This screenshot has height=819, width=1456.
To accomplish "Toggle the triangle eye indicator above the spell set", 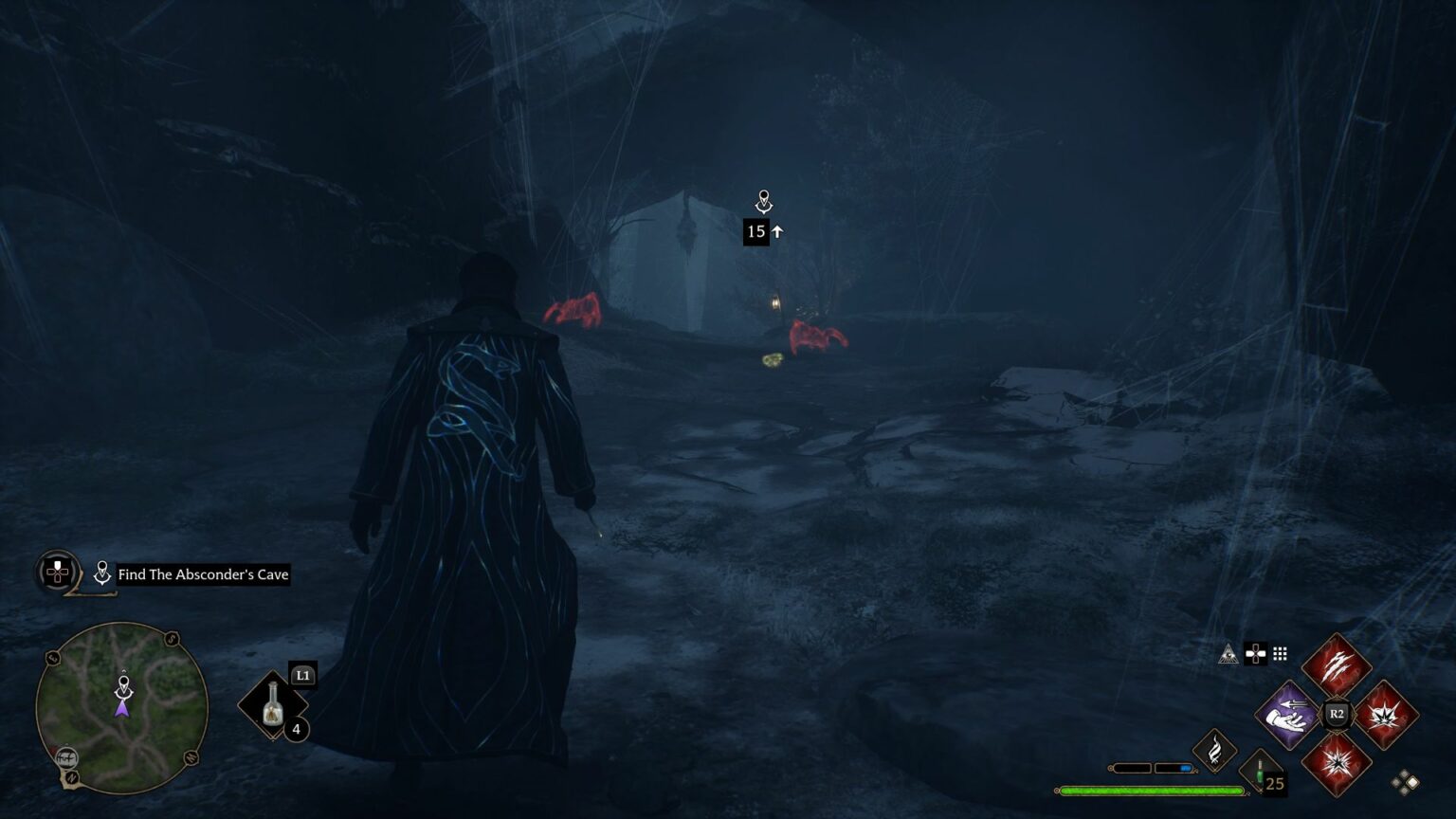I will coord(1228,652).
